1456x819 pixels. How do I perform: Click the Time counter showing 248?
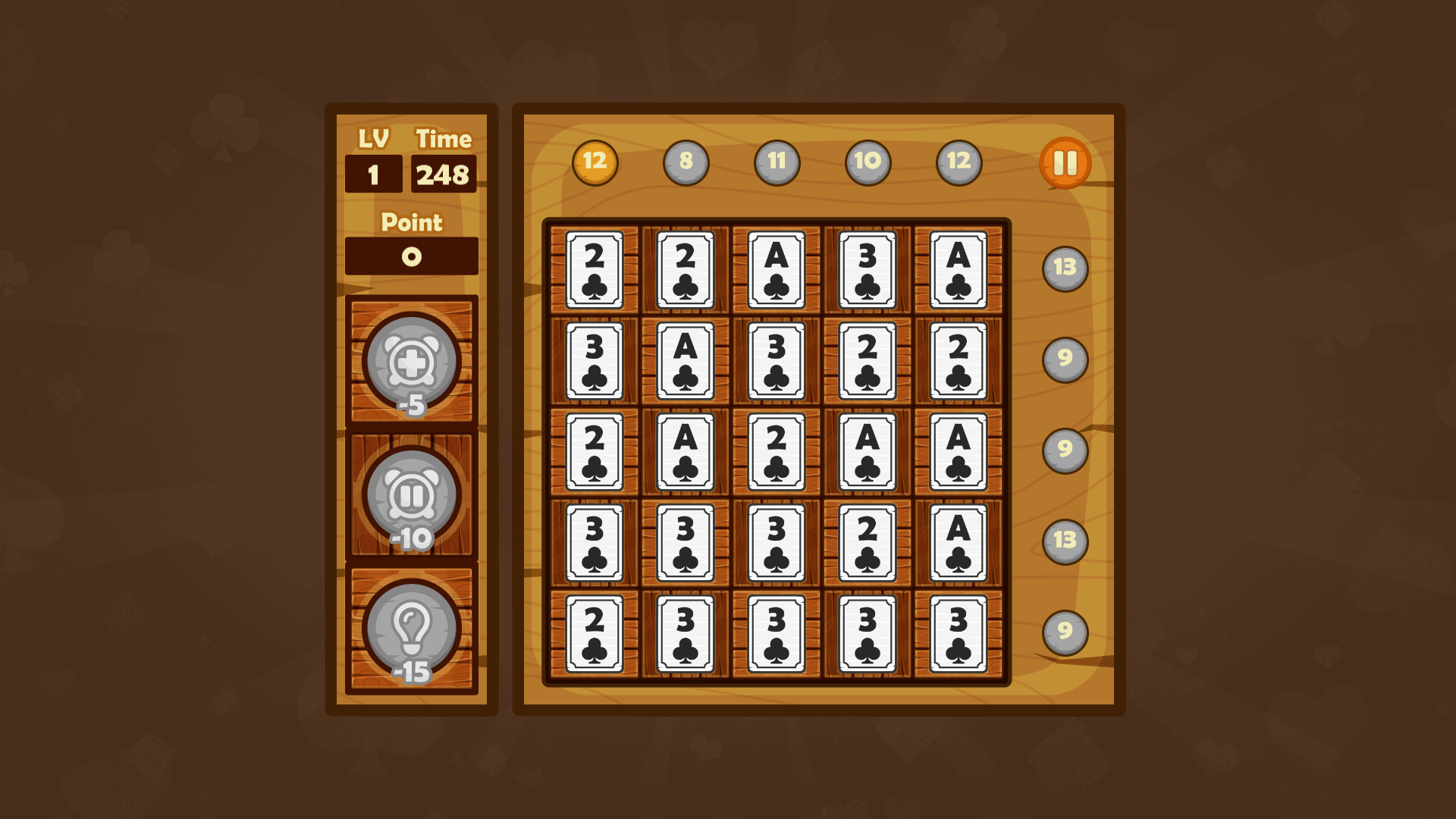[444, 173]
